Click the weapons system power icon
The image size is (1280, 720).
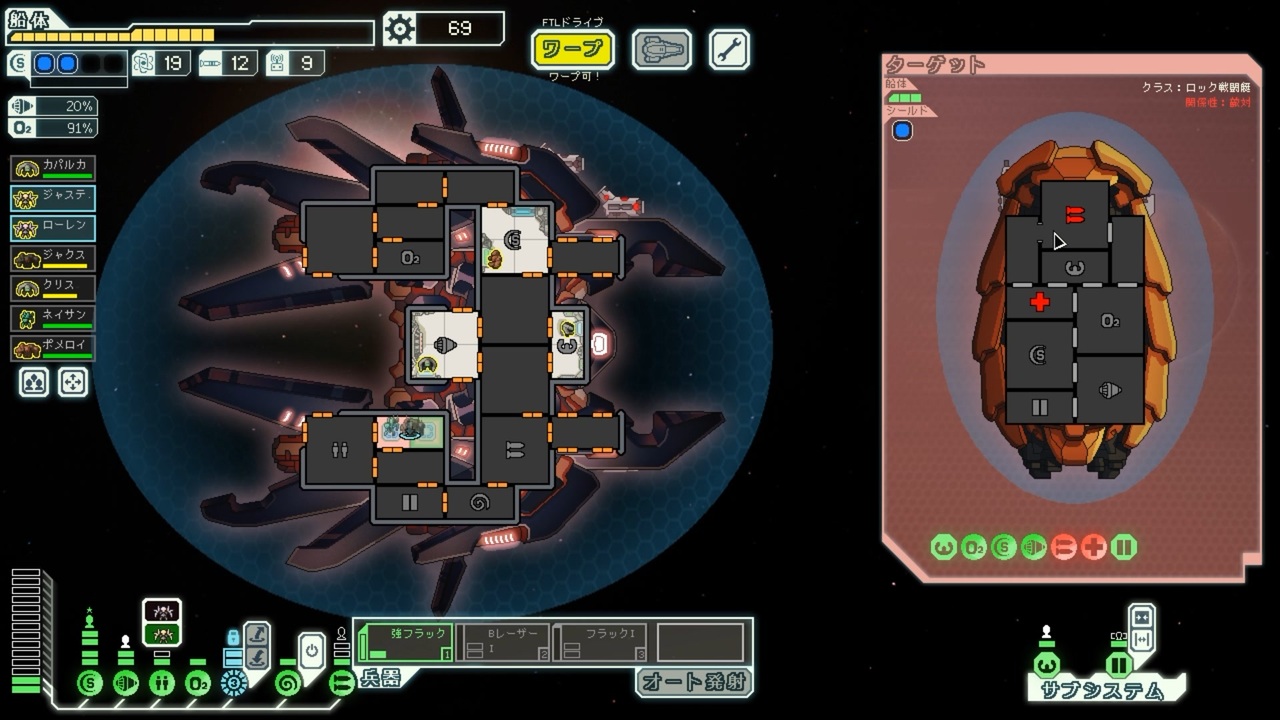[342, 684]
